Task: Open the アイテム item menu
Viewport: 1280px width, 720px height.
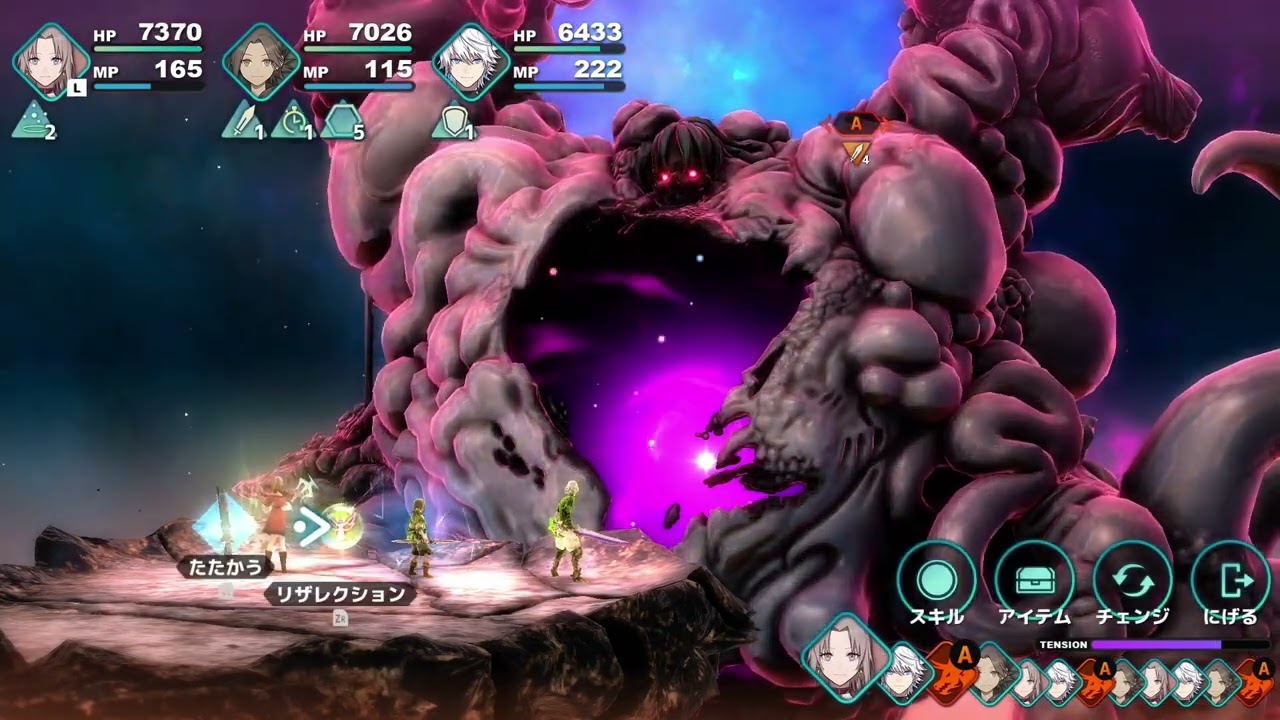Action: click(1034, 580)
